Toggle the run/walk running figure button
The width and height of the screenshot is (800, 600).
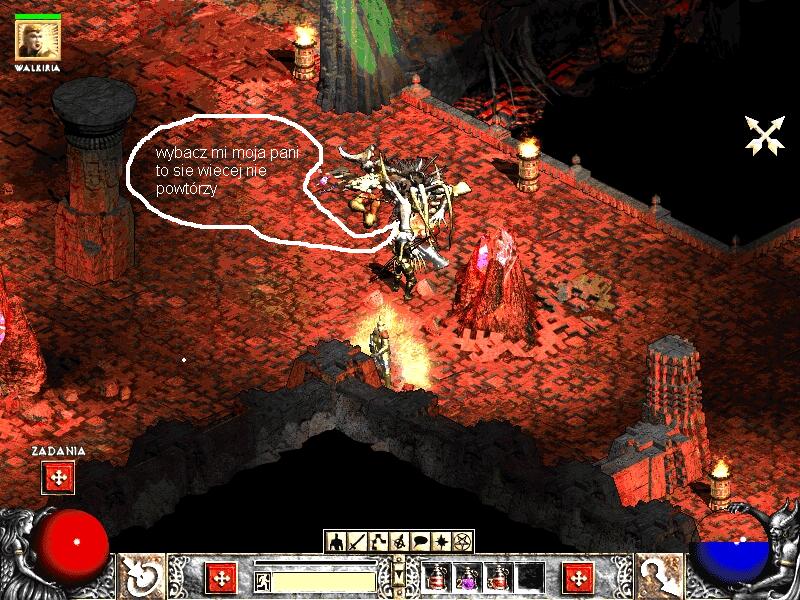pos(263,581)
